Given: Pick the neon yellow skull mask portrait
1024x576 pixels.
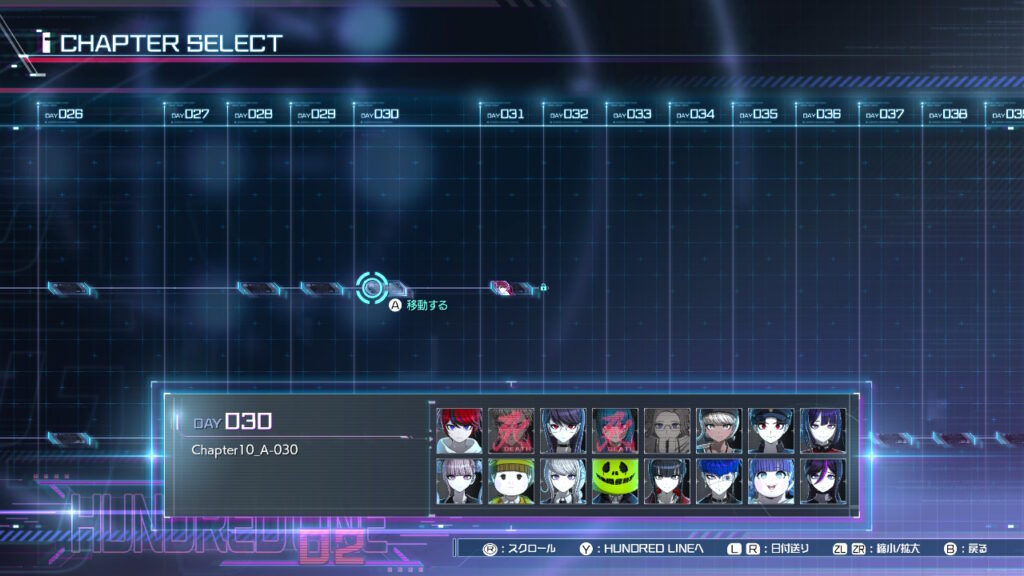Looking at the screenshot, I should (616, 481).
